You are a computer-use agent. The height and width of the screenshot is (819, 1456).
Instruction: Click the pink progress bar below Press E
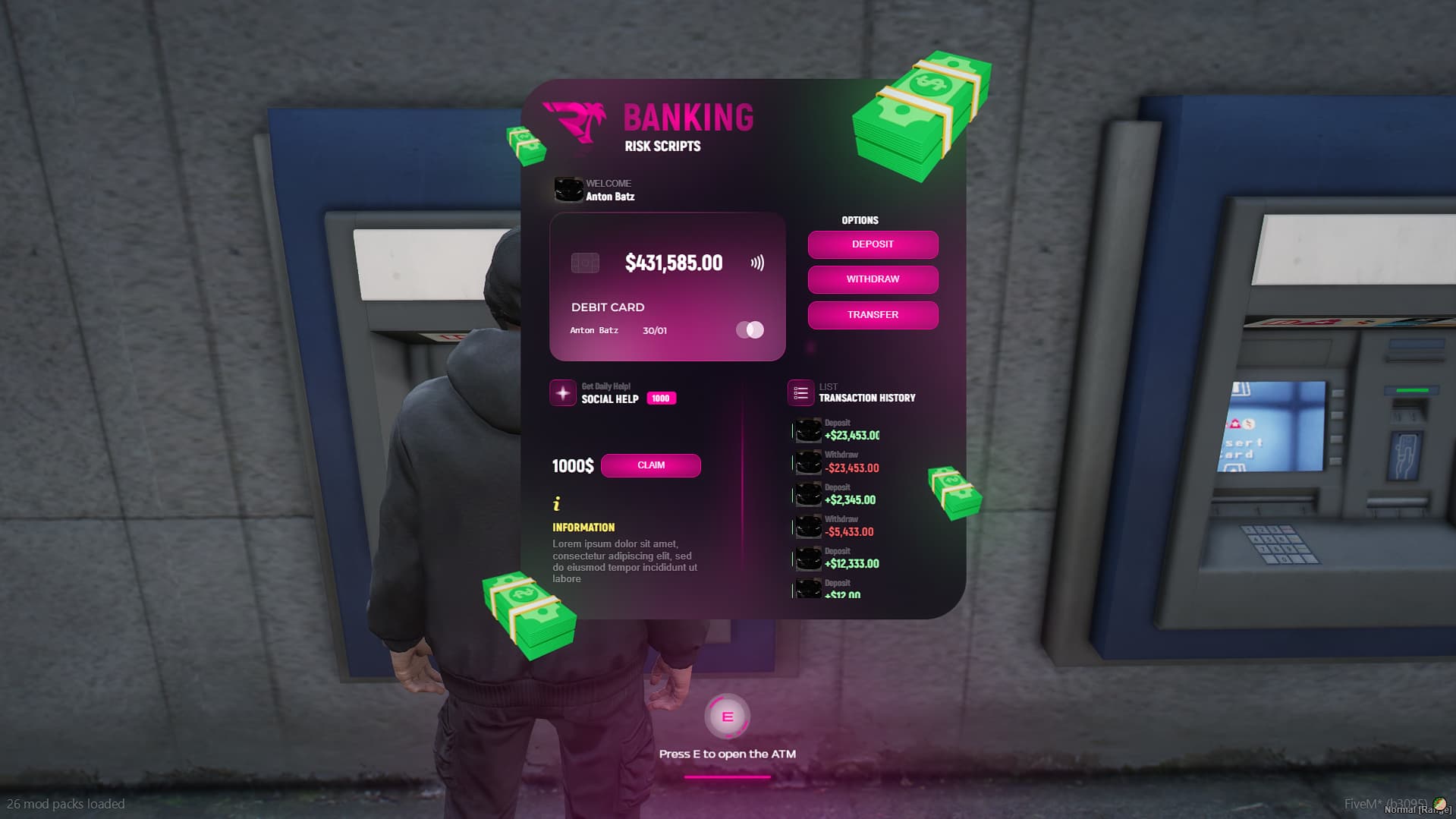tap(728, 777)
